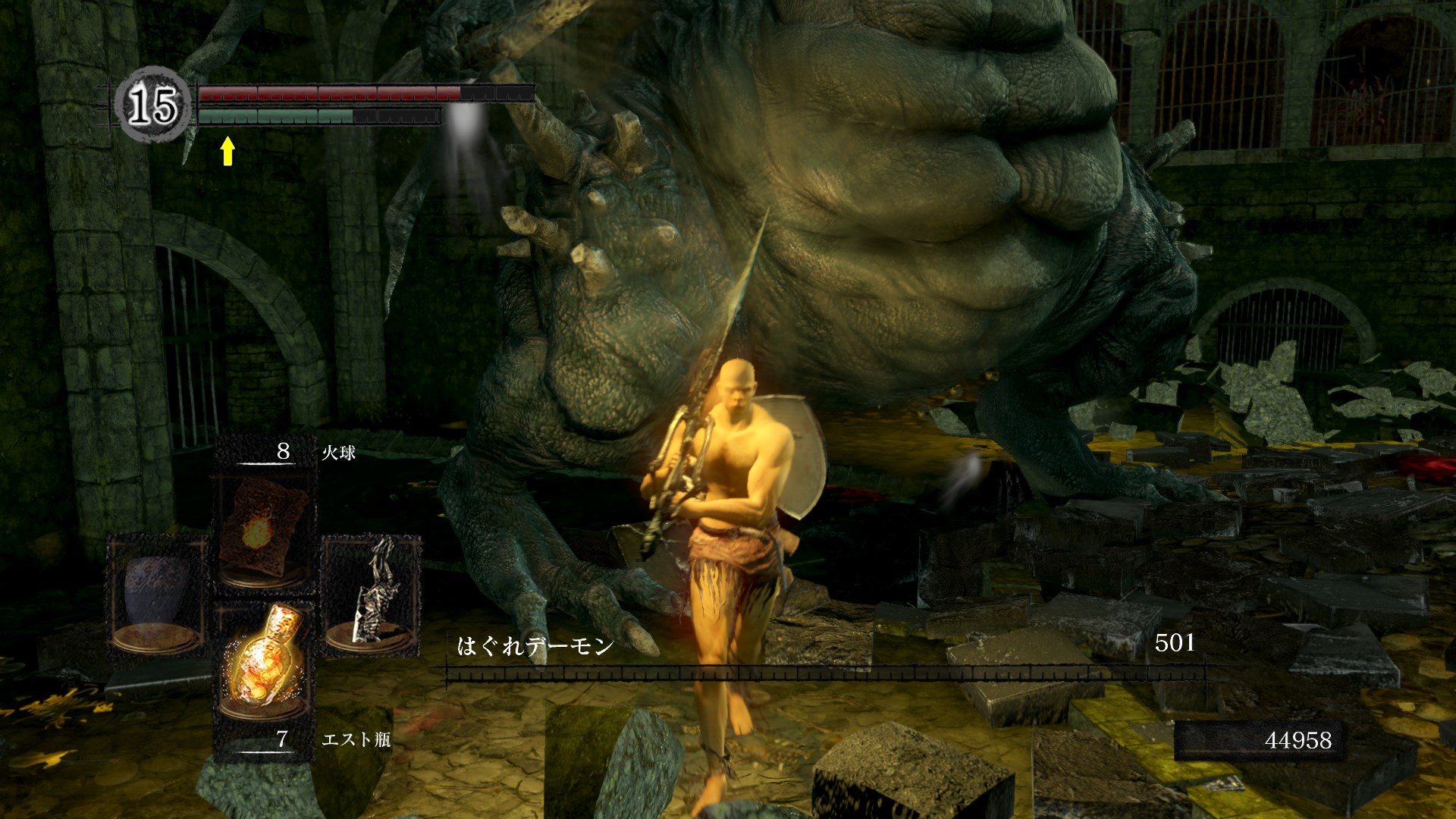
Task: Select the Fireball spell slot
Action: pyautogui.click(x=264, y=531)
